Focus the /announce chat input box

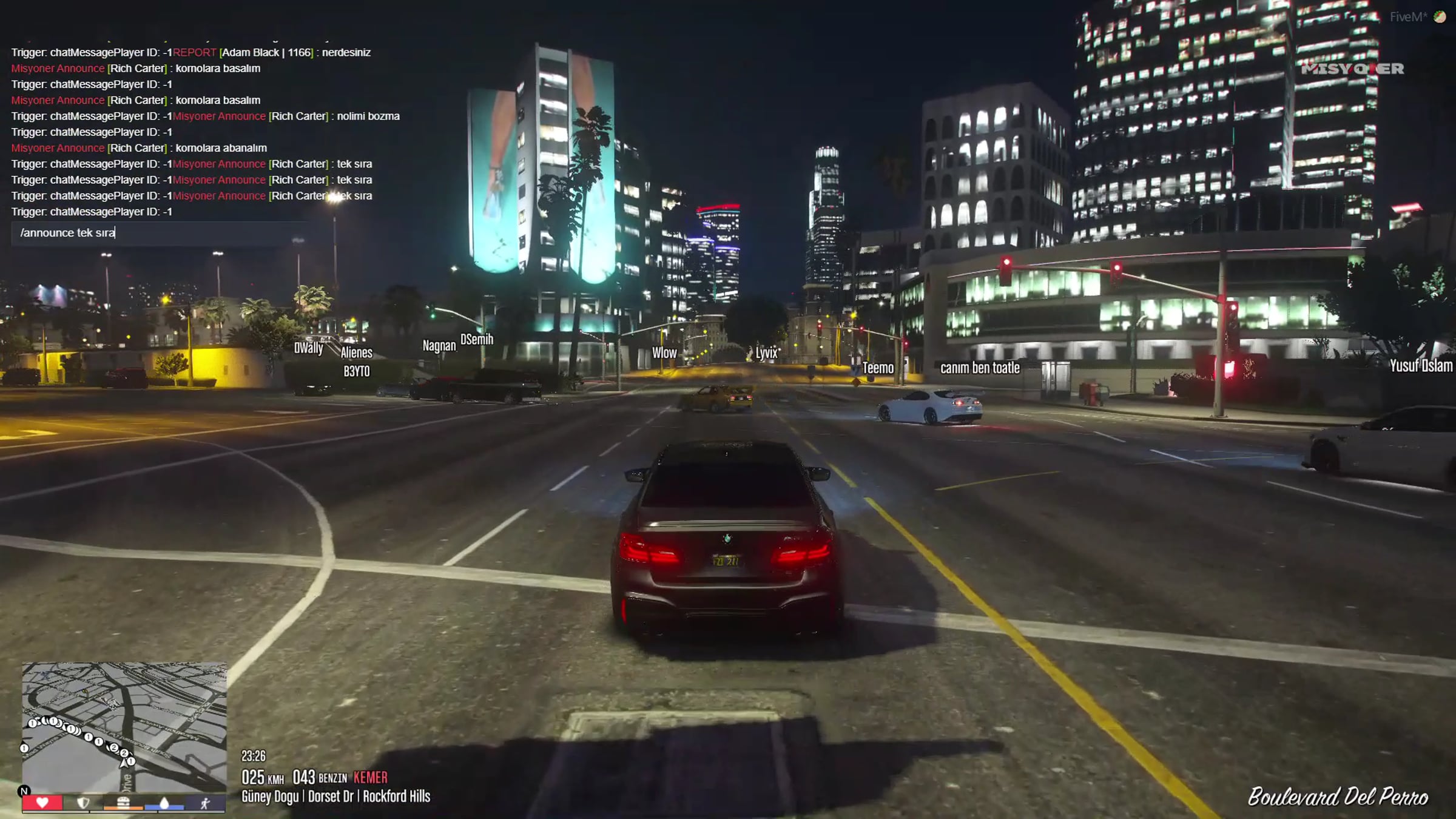point(158,233)
